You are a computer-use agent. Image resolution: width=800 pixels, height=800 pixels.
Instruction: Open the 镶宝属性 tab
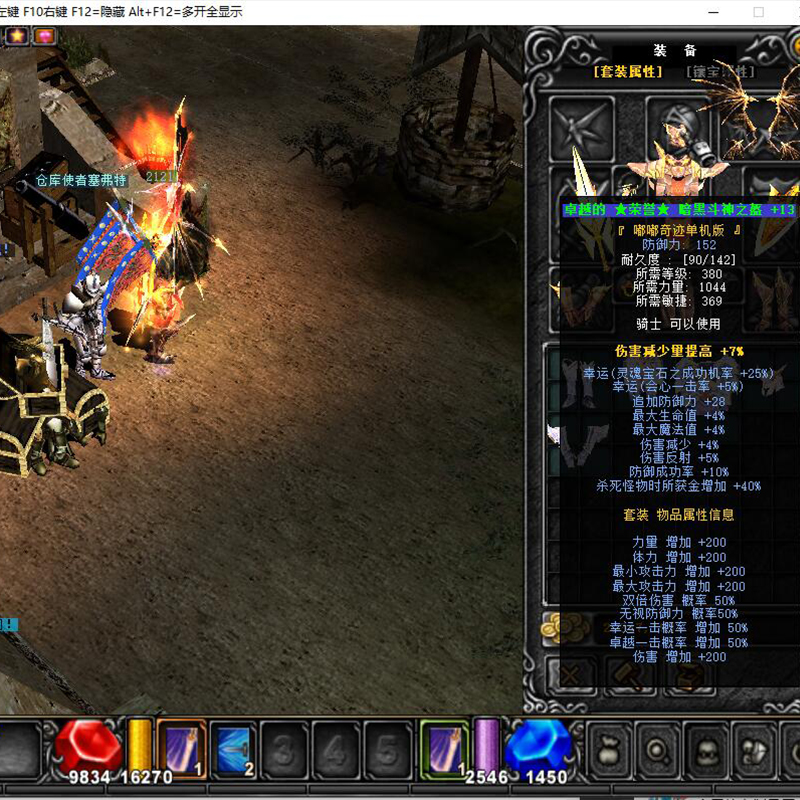pyautogui.click(x=719, y=72)
